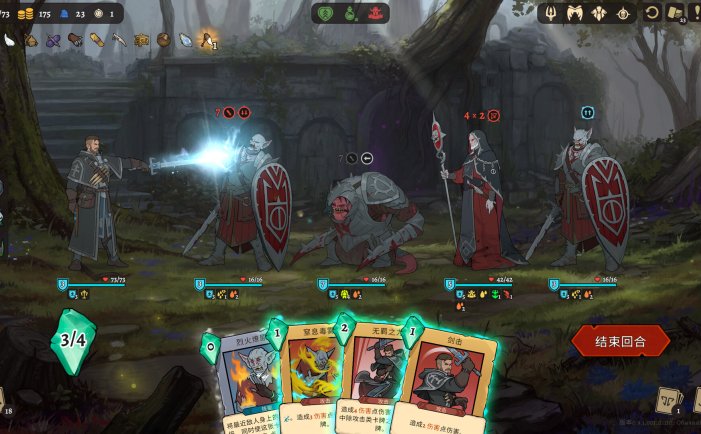Open the discard pile at bottom right

667,400
